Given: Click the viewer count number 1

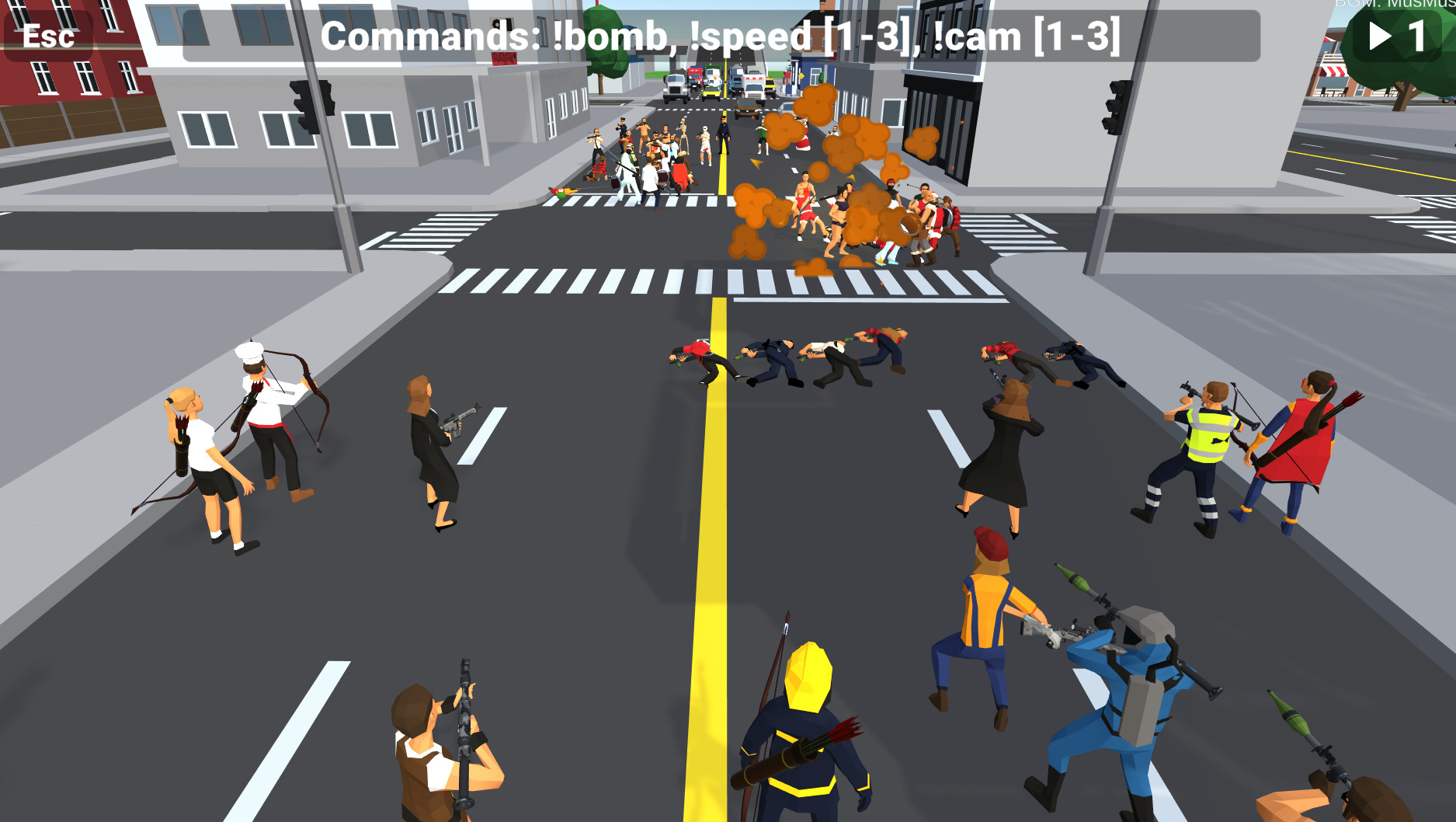Looking at the screenshot, I should coord(1418,35).
